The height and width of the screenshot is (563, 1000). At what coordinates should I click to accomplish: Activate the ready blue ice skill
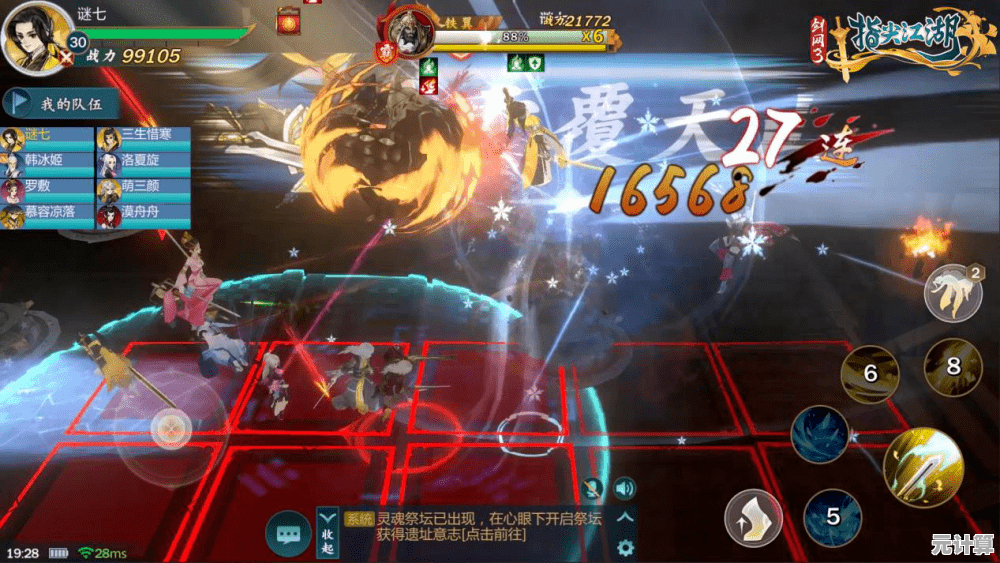(x=820, y=434)
